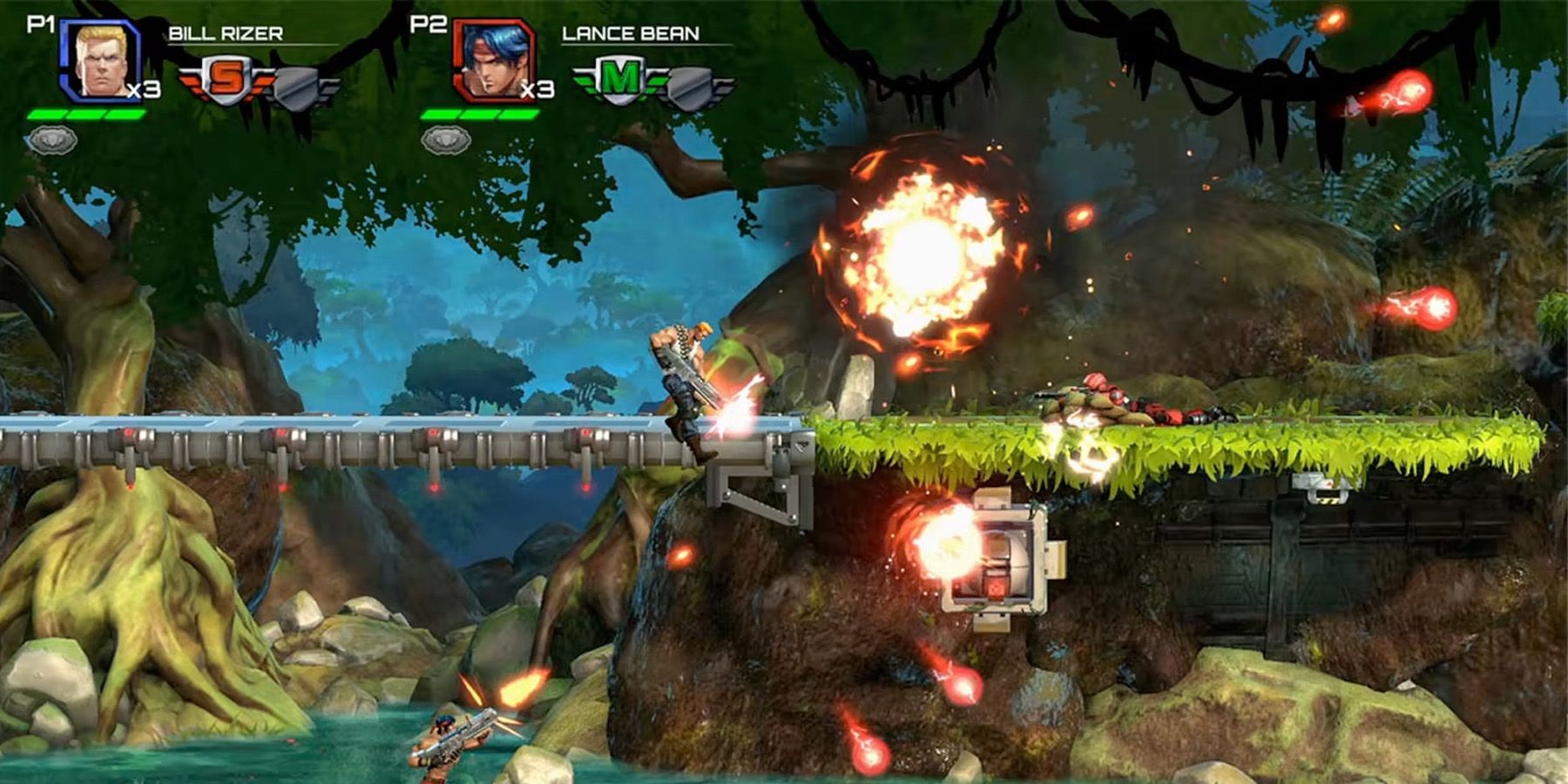Image resolution: width=1568 pixels, height=784 pixels.
Task: Click the orange S Spread weapon badge
Action: tap(226, 77)
